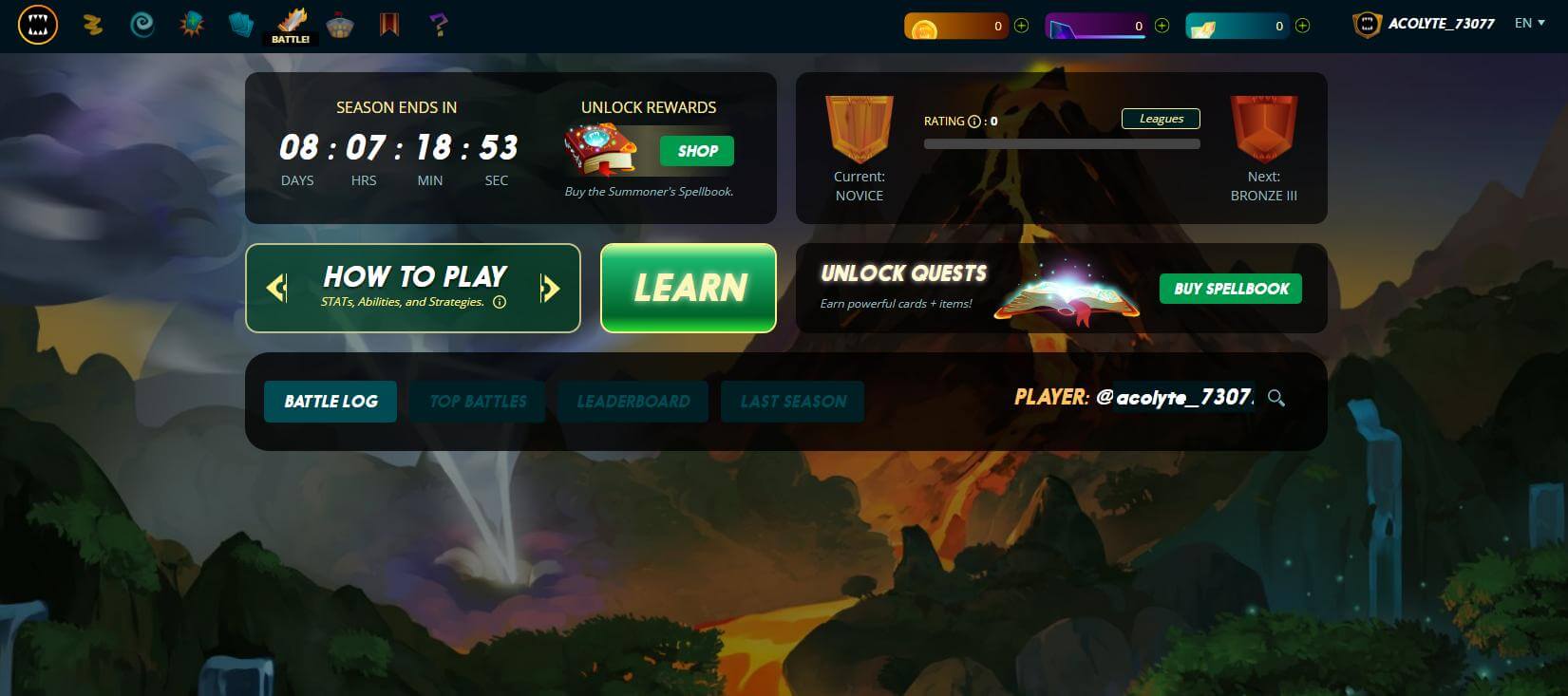Go back with How to Play left arrow
Screen dimensions: 1568x696
(x=275, y=288)
